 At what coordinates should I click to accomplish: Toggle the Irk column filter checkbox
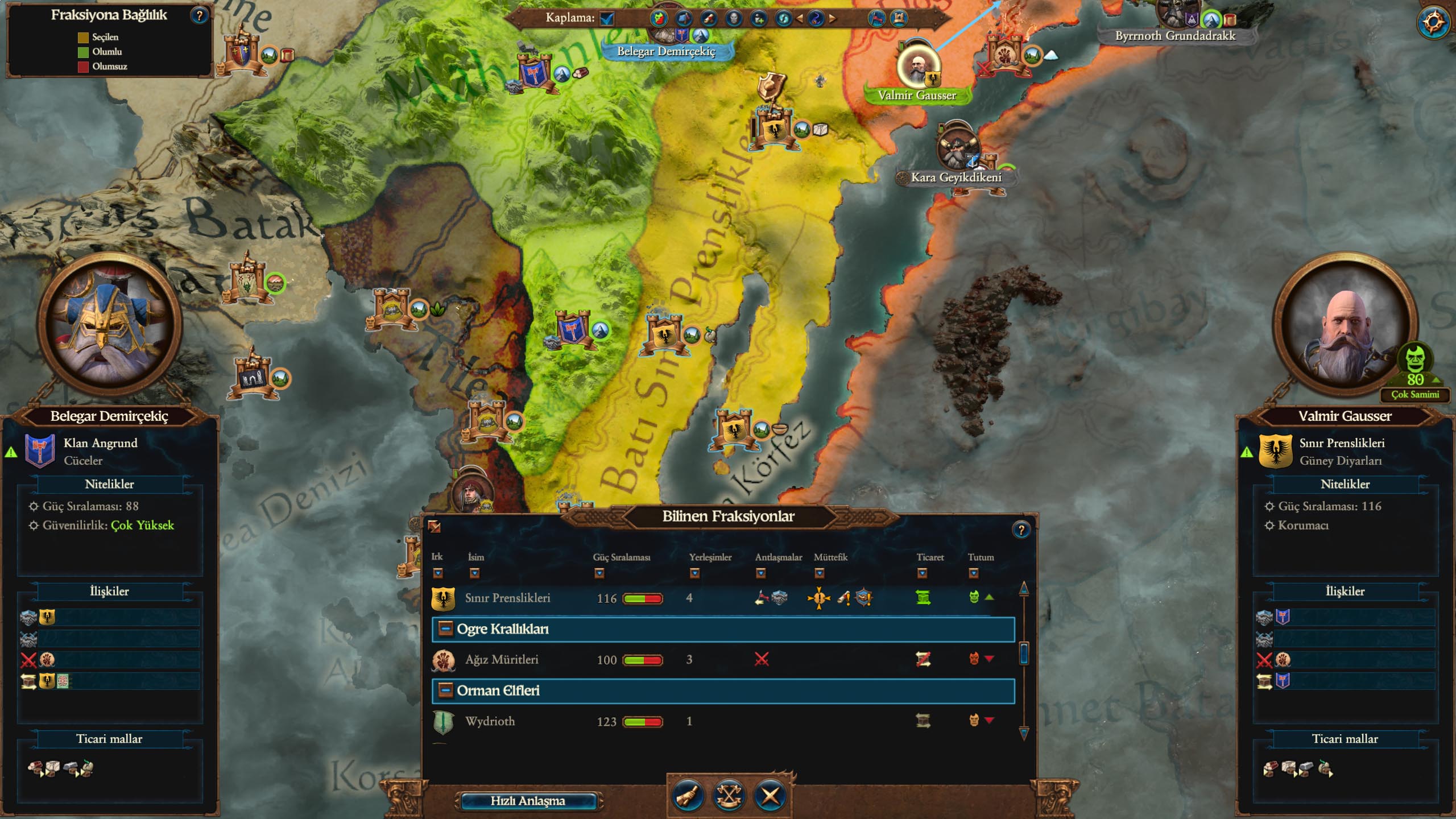[x=438, y=574]
